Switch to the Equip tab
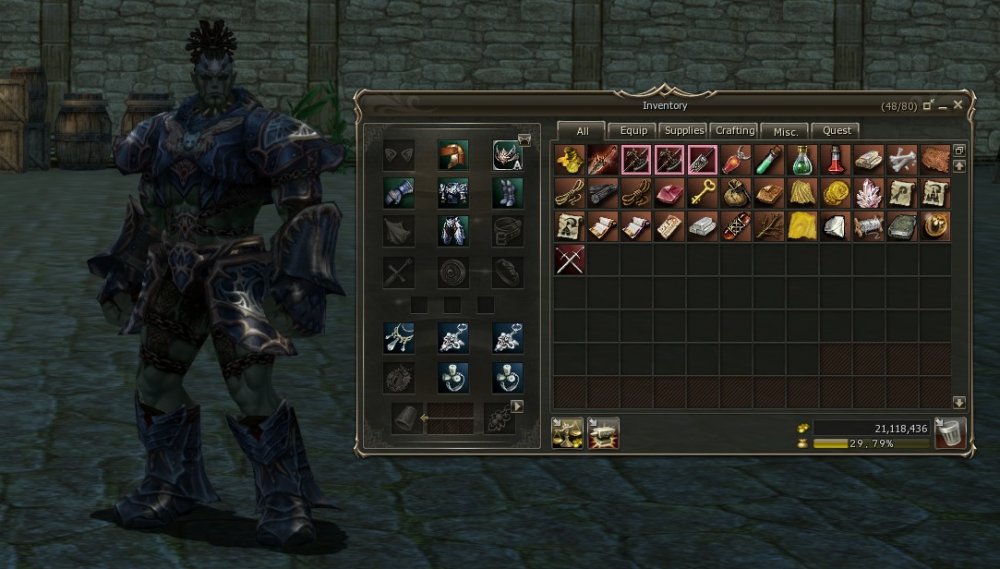 (633, 130)
